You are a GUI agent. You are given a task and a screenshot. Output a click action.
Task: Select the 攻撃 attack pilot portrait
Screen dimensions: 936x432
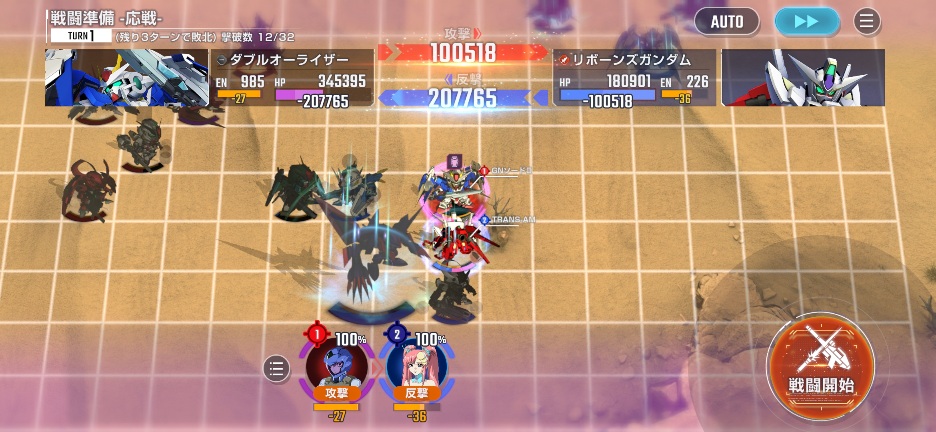tap(336, 364)
